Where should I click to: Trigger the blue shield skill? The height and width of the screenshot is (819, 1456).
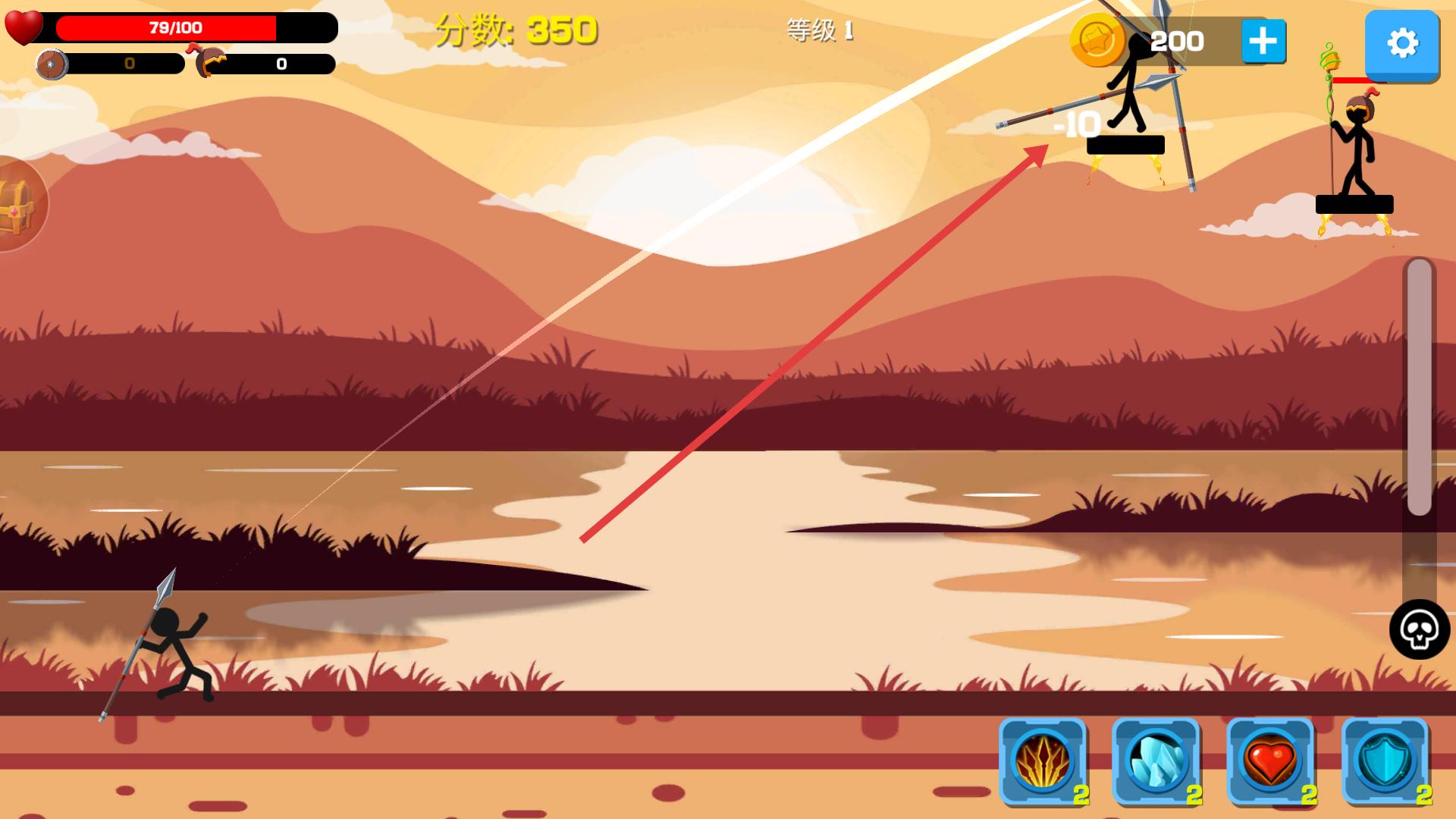(1385, 761)
